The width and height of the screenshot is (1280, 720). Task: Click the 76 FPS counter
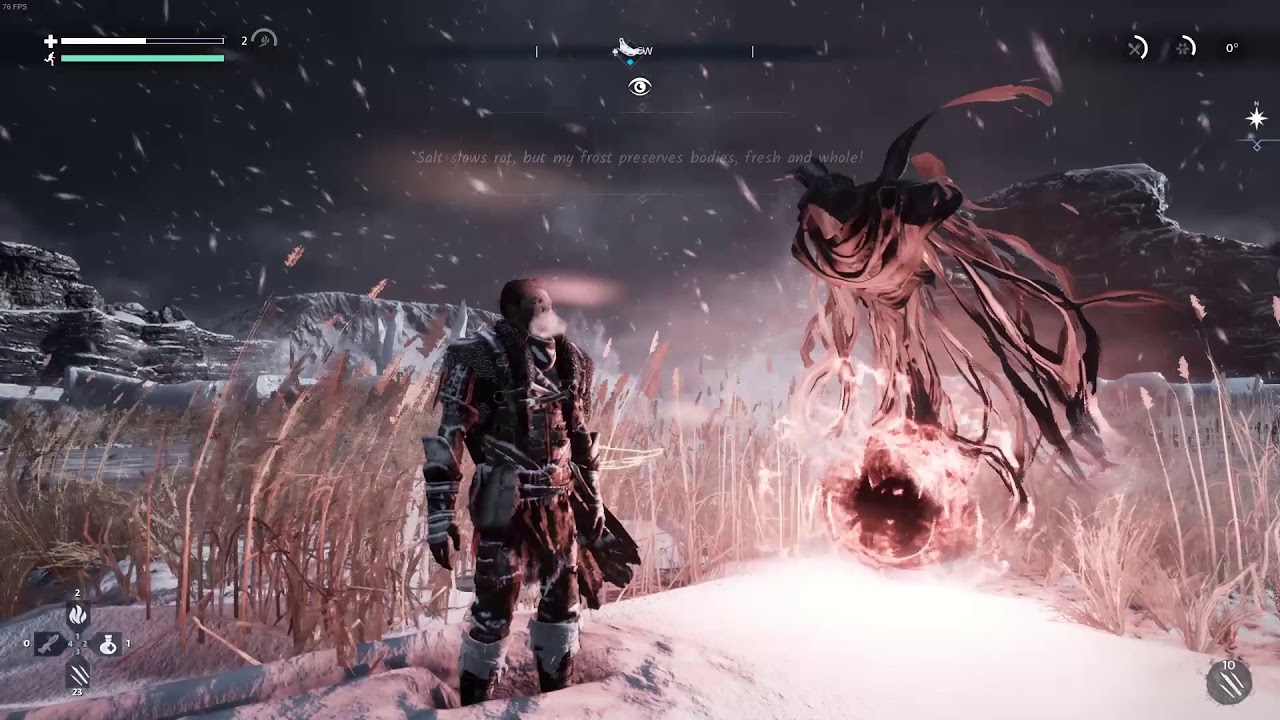click(x=14, y=7)
